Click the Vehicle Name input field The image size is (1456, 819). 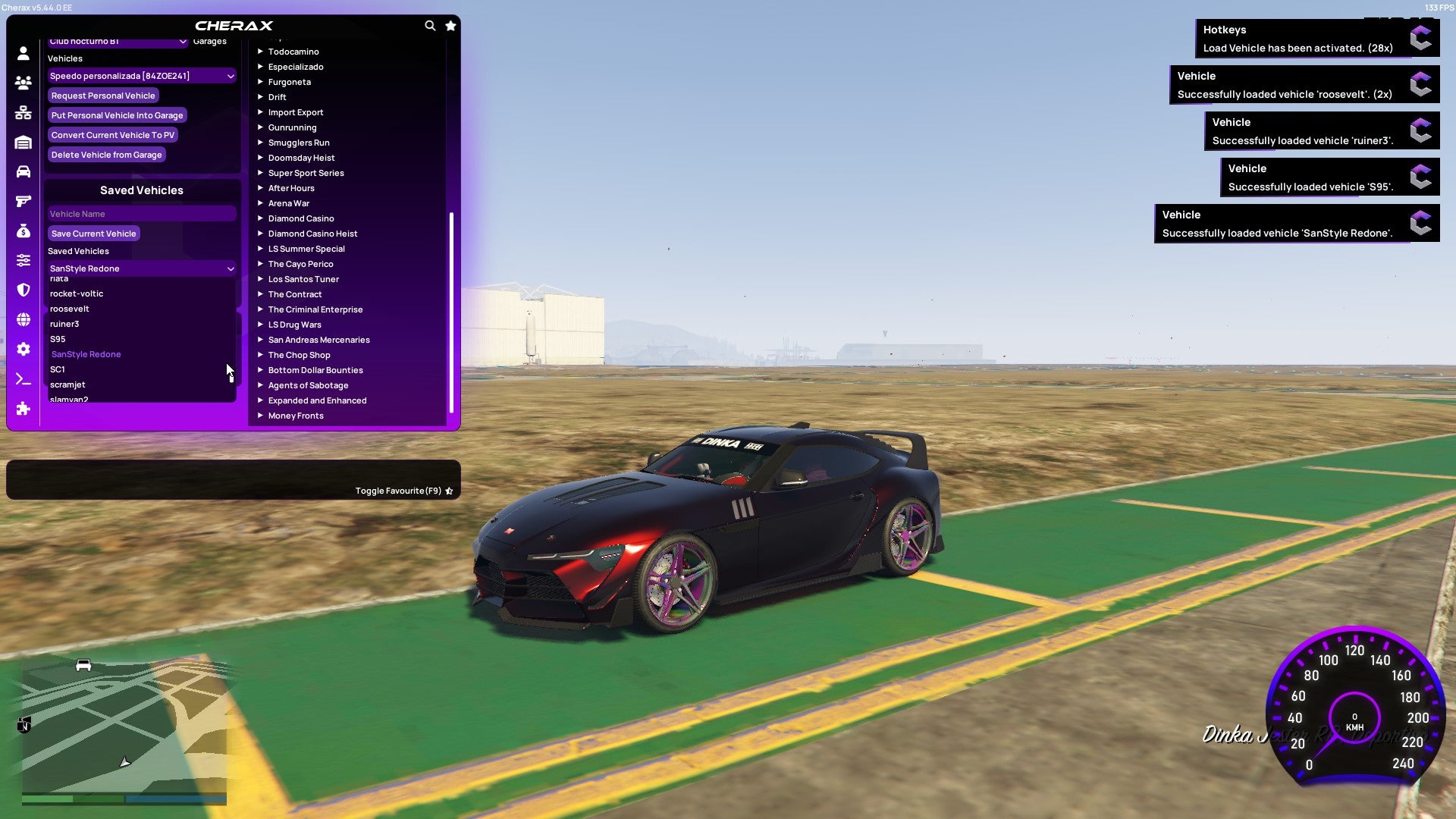coord(141,214)
